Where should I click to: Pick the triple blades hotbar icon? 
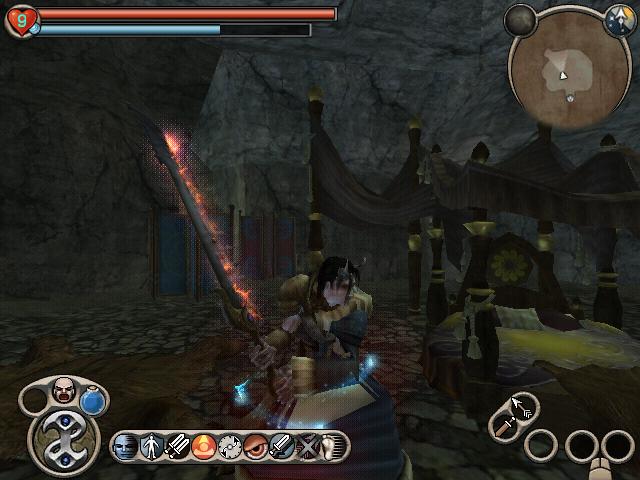click(x=177, y=446)
